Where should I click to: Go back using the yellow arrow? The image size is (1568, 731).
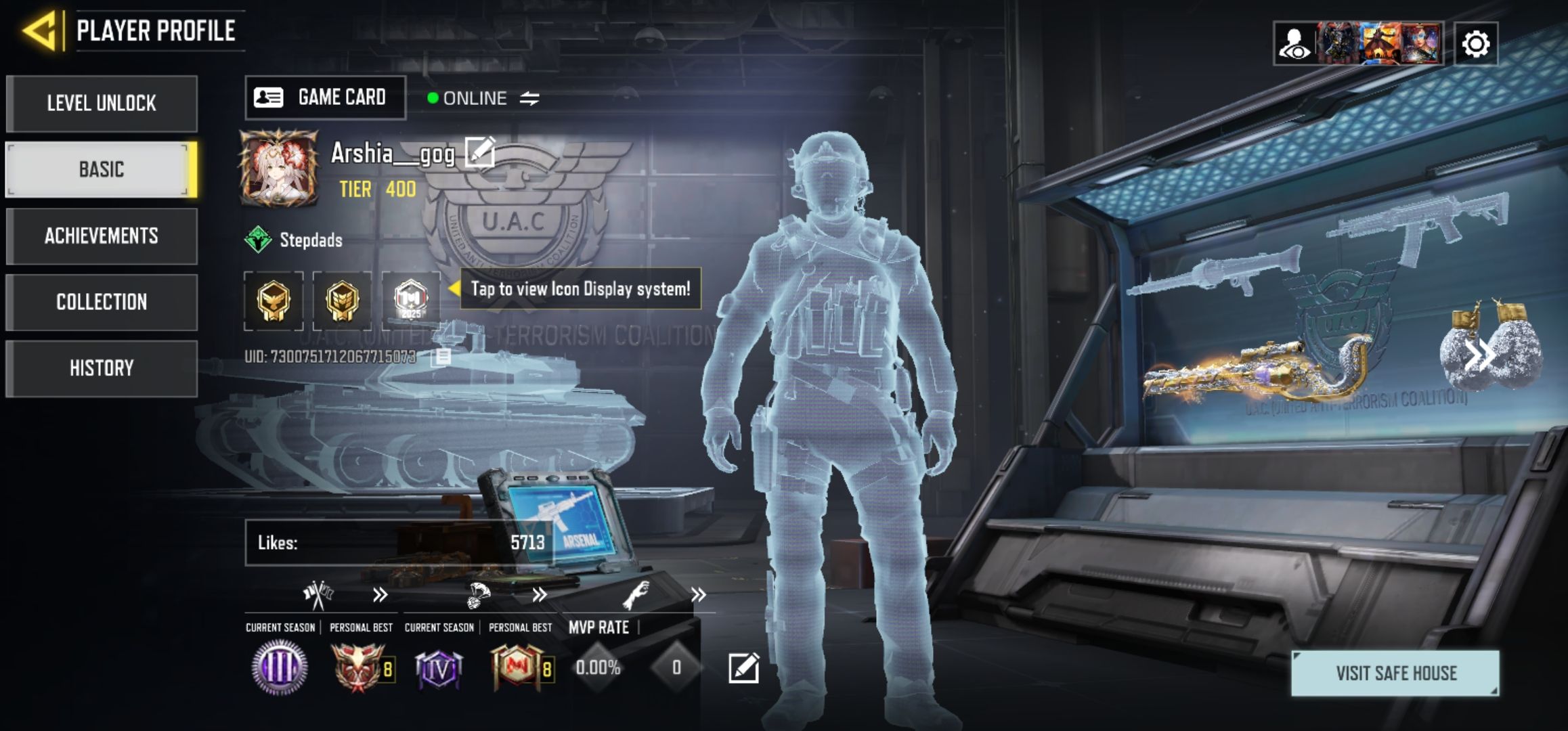pos(39,30)
